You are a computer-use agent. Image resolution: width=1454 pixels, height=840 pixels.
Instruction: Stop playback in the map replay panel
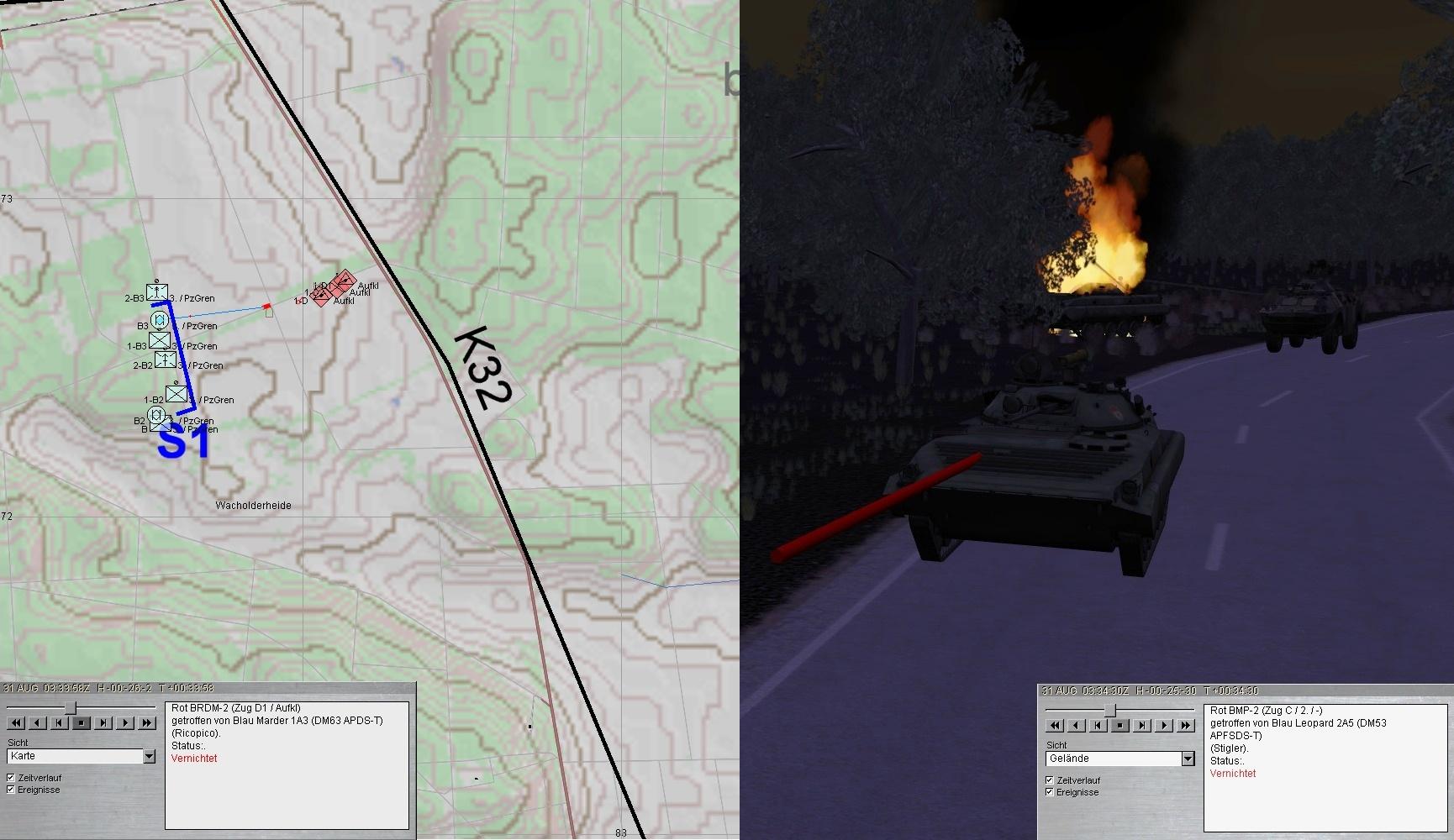82,722
